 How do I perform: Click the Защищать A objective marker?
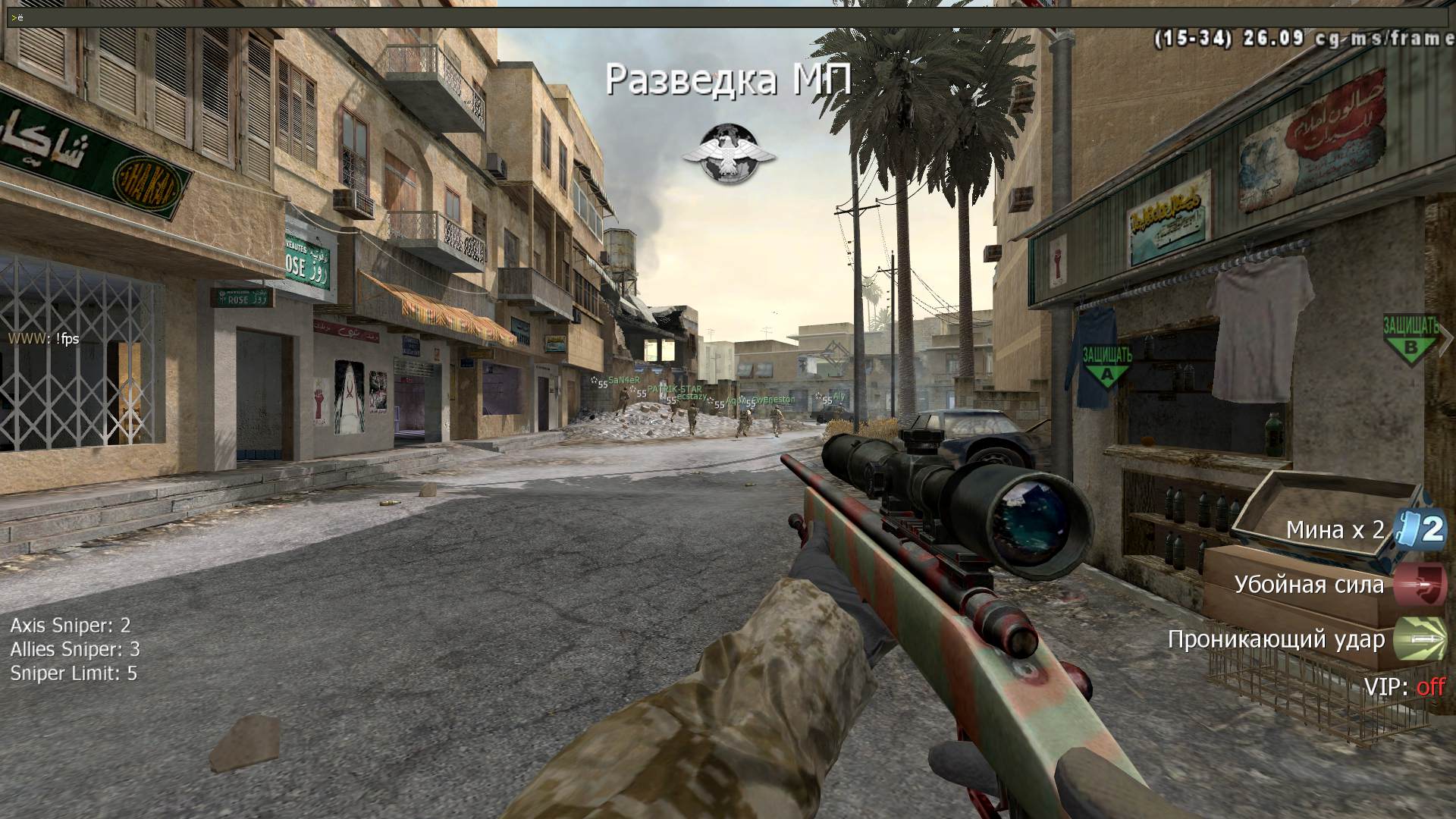pos(1106,365)
